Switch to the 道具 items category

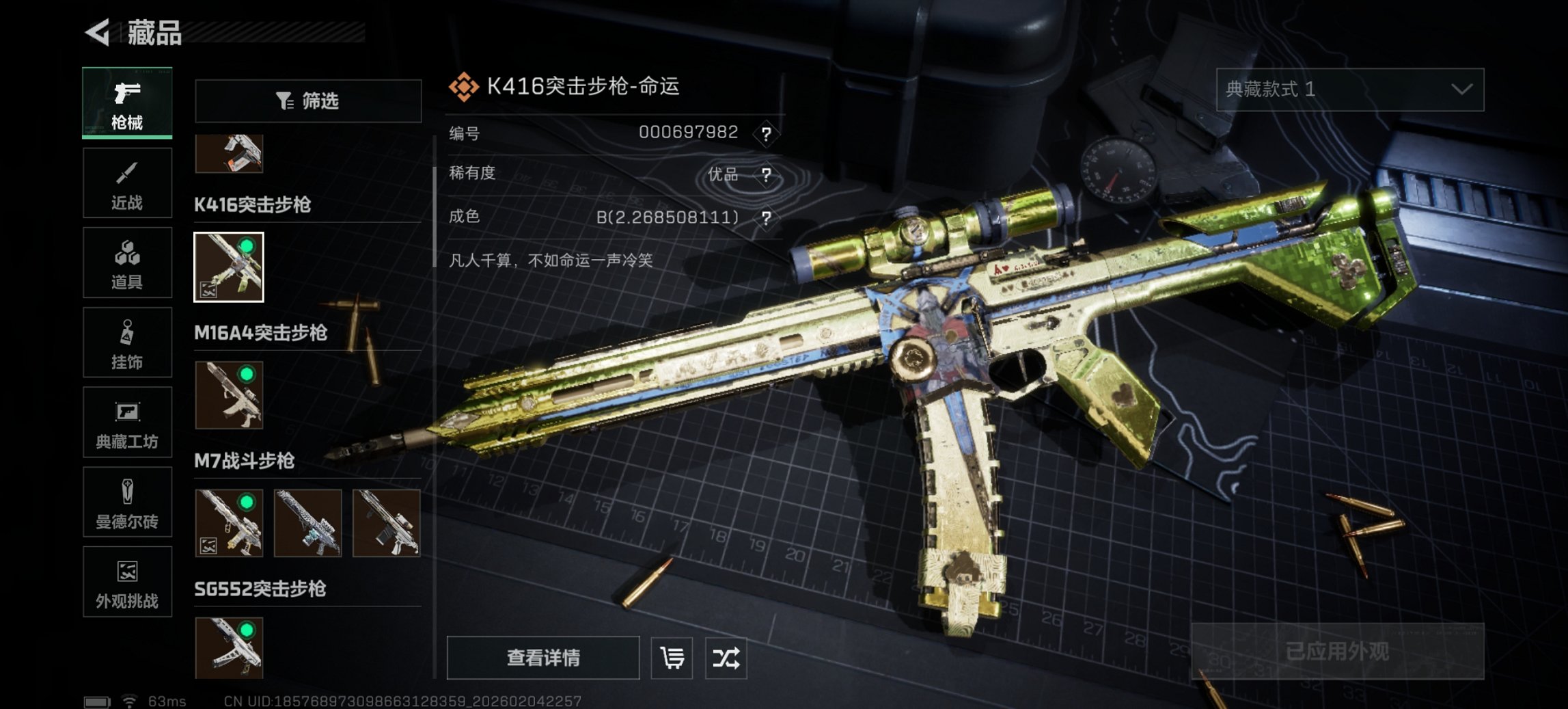pyautogui.click(x=126, y=263)
